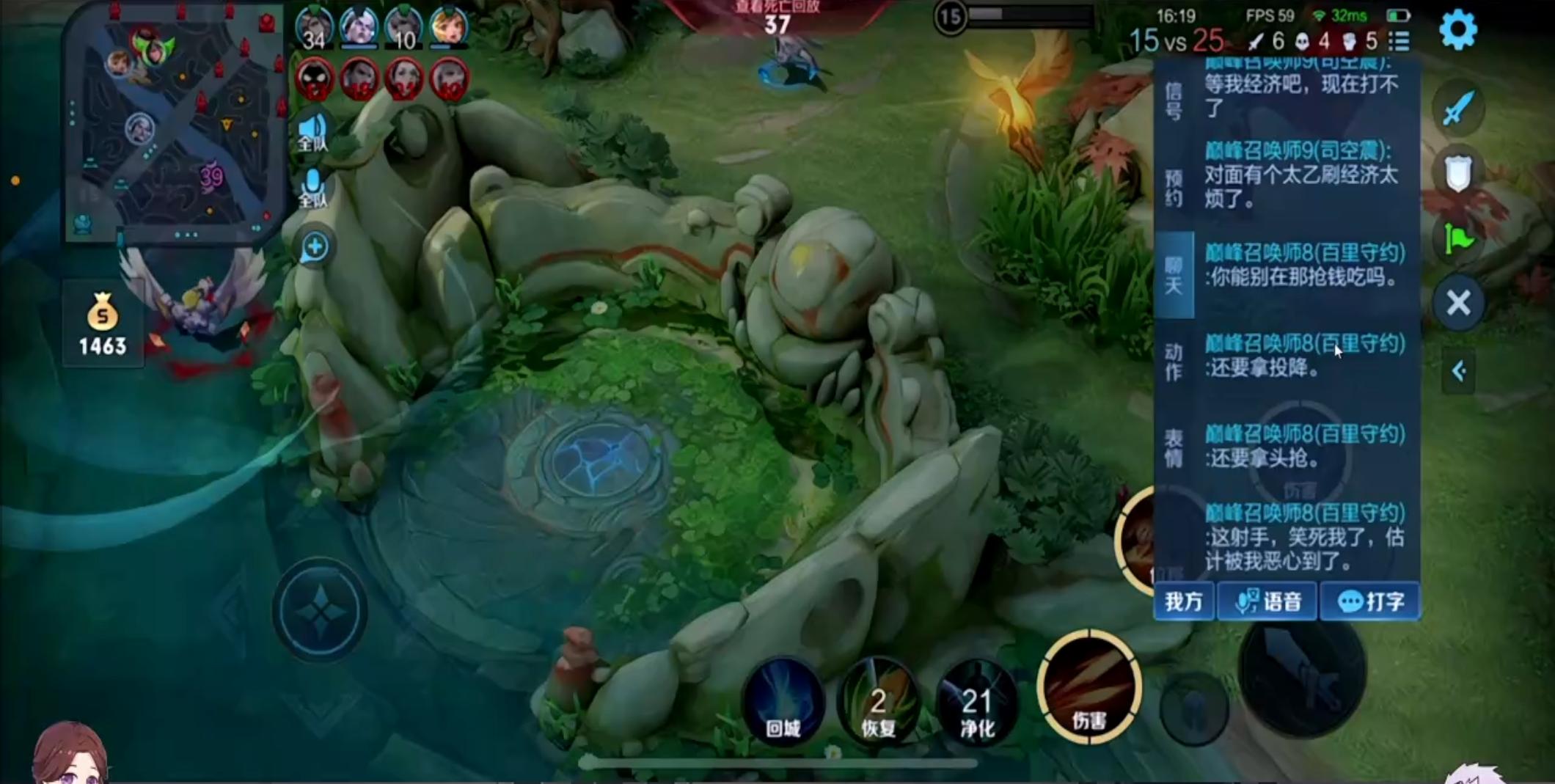Open the 表情 emotes tab
The height and width of the screenshot is (784, 1555).
(1174, 447)
